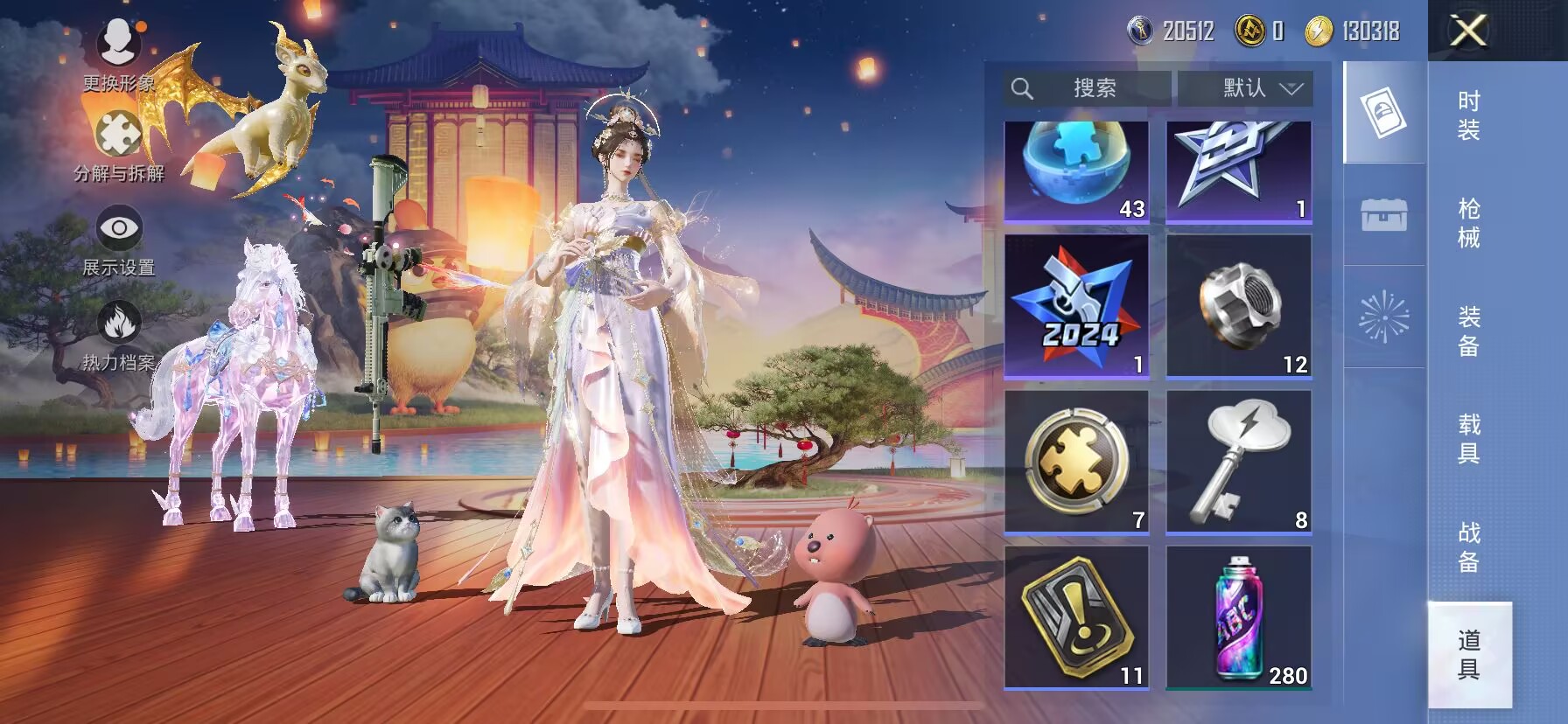Viewport: 1568px width, 724px height.
Task: Close the inventory screen with the X
Action: point(1468,31)
